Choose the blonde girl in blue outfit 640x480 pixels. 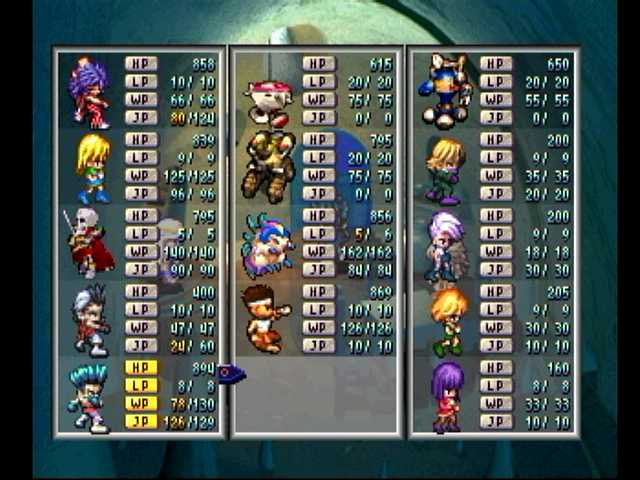coord(93,168)
